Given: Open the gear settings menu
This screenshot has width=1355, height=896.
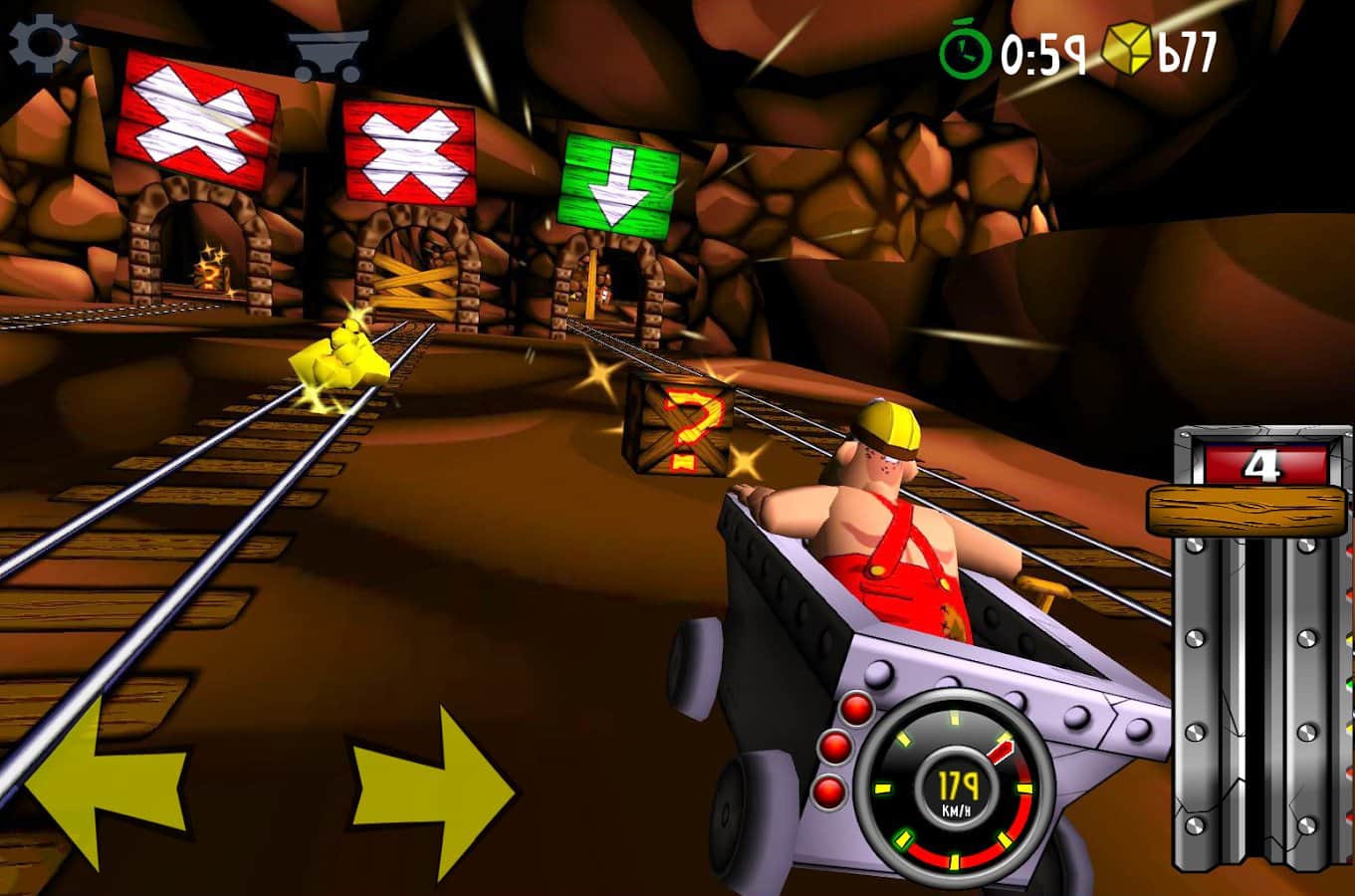Looking at the screenshot, I should click(x=42, y=42).
